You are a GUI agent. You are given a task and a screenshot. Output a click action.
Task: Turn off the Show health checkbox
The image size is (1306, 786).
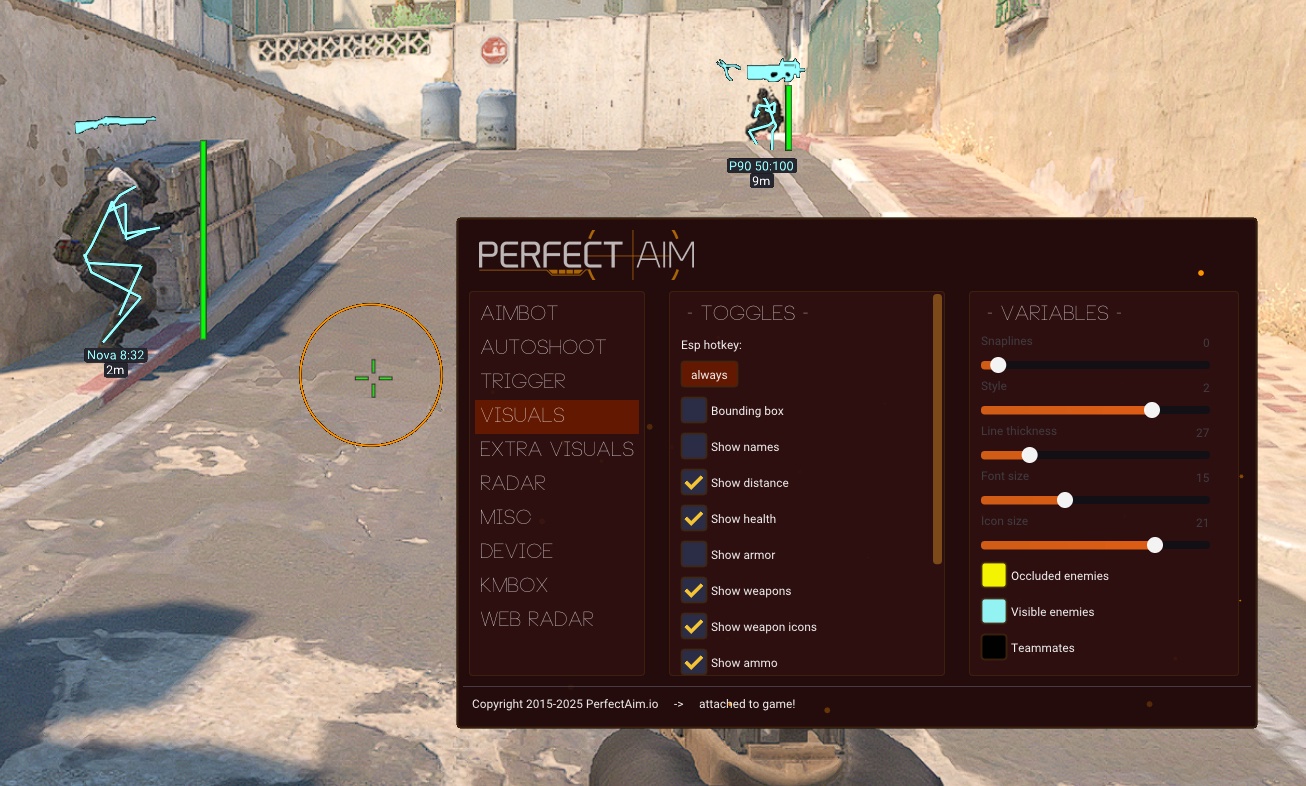tap(694, 519)
